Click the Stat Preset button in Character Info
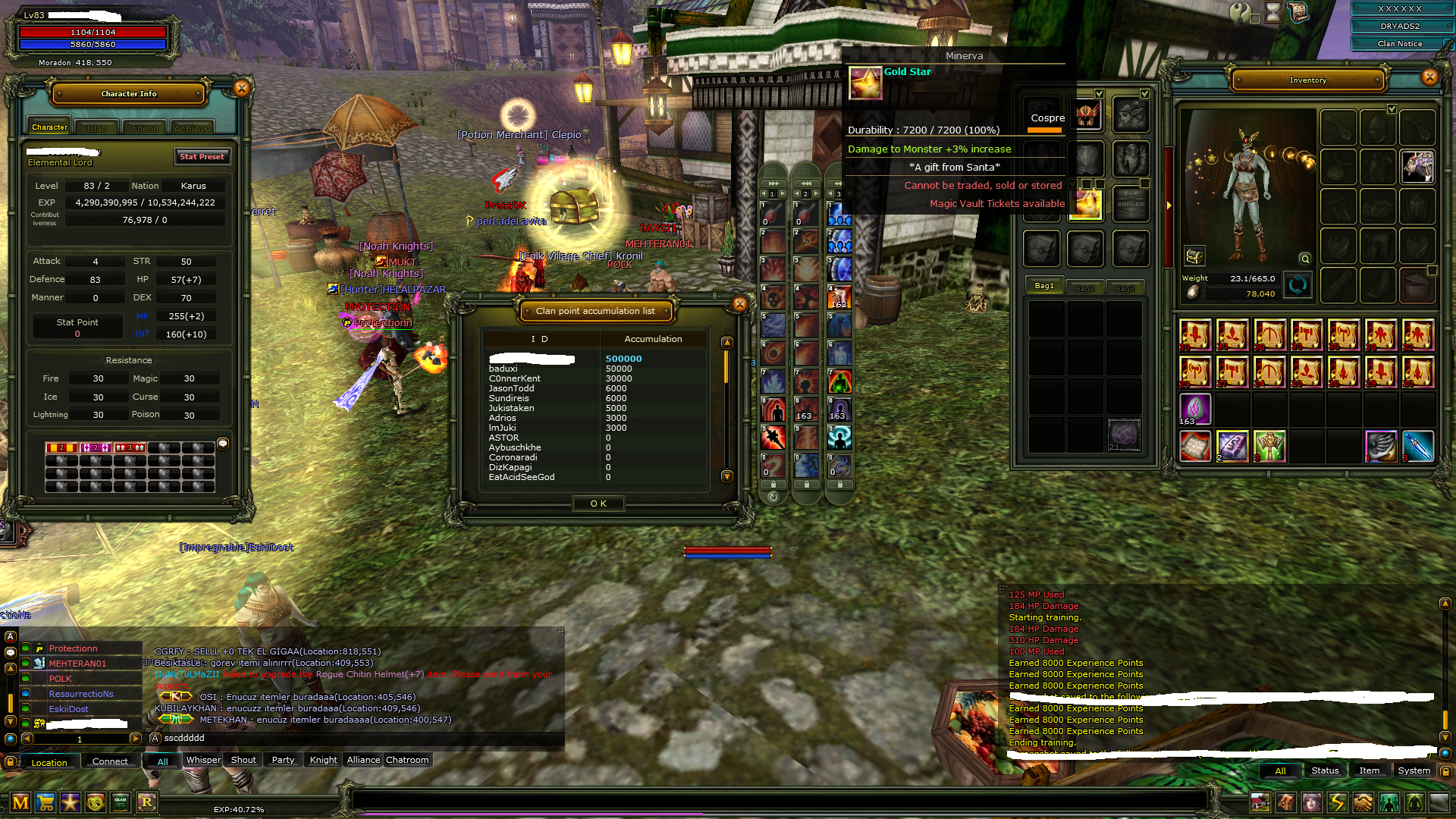The width and height of the screenshot is (1456, 819). (x=202, y=157)
